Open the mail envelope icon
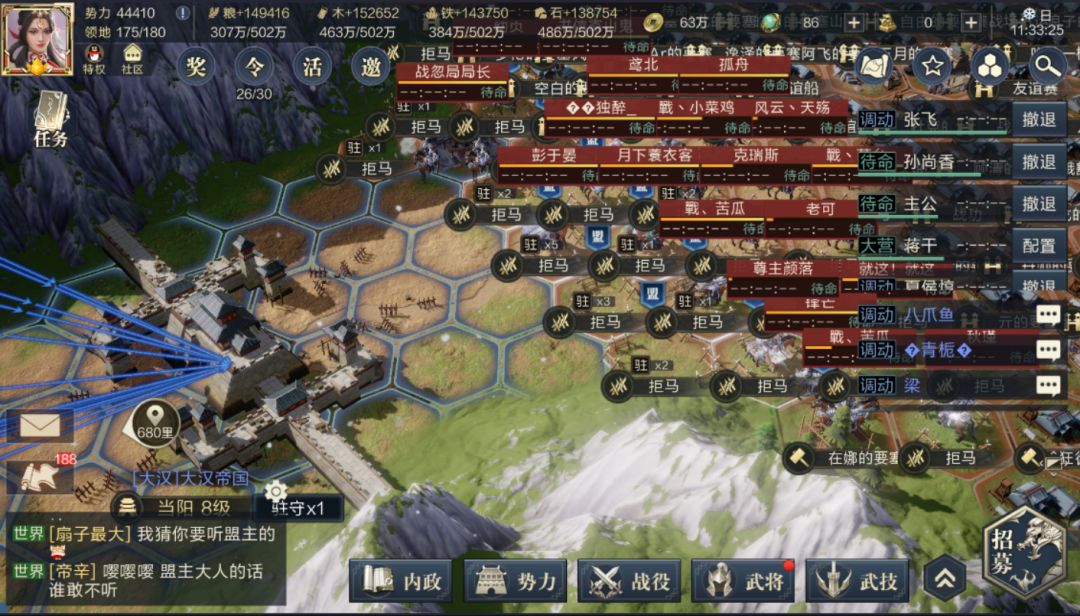 pos(39,426)
